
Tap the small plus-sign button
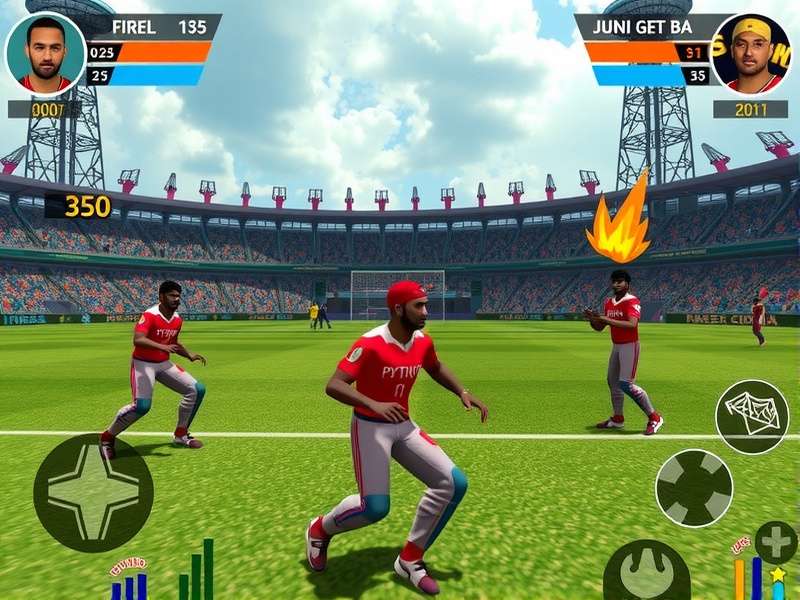775,543
